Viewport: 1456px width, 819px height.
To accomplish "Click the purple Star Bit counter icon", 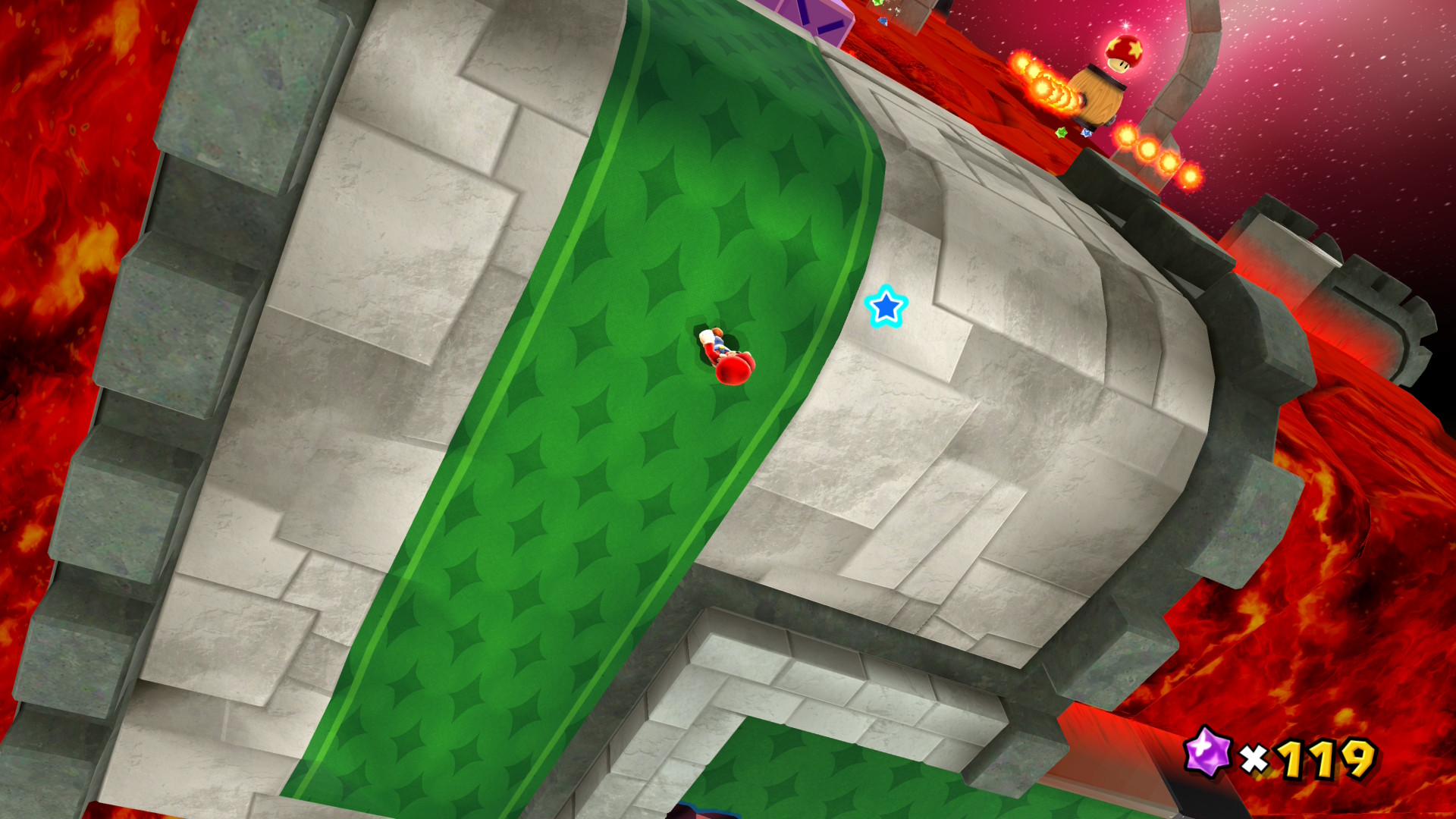I will tap(1207, 752).
